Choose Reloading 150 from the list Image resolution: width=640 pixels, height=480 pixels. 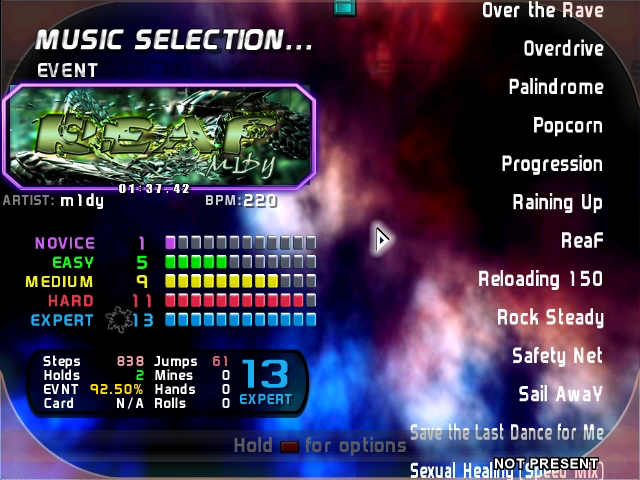tap(540, 279)
